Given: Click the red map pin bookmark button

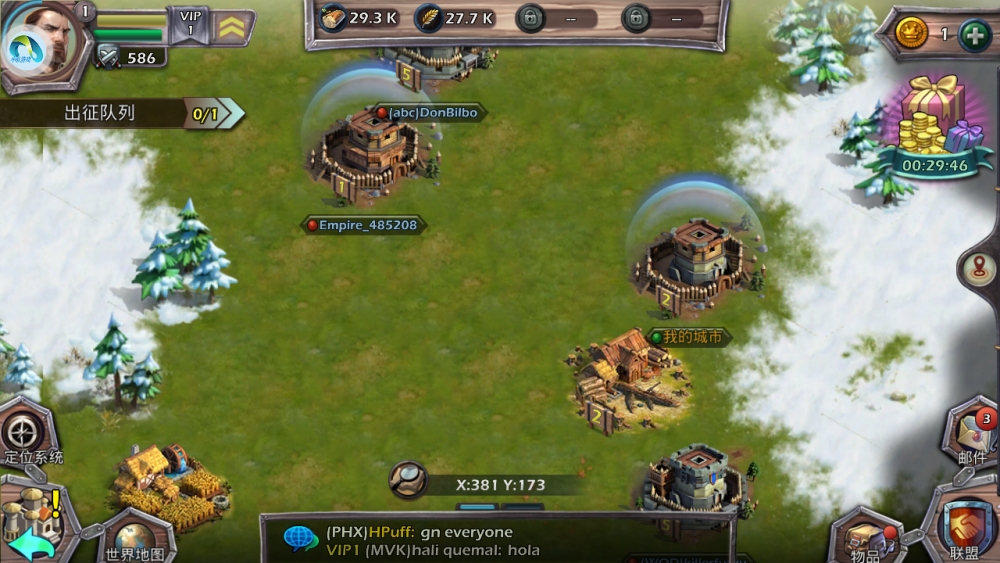Looking at the screenshot, I should click(977, 268).
